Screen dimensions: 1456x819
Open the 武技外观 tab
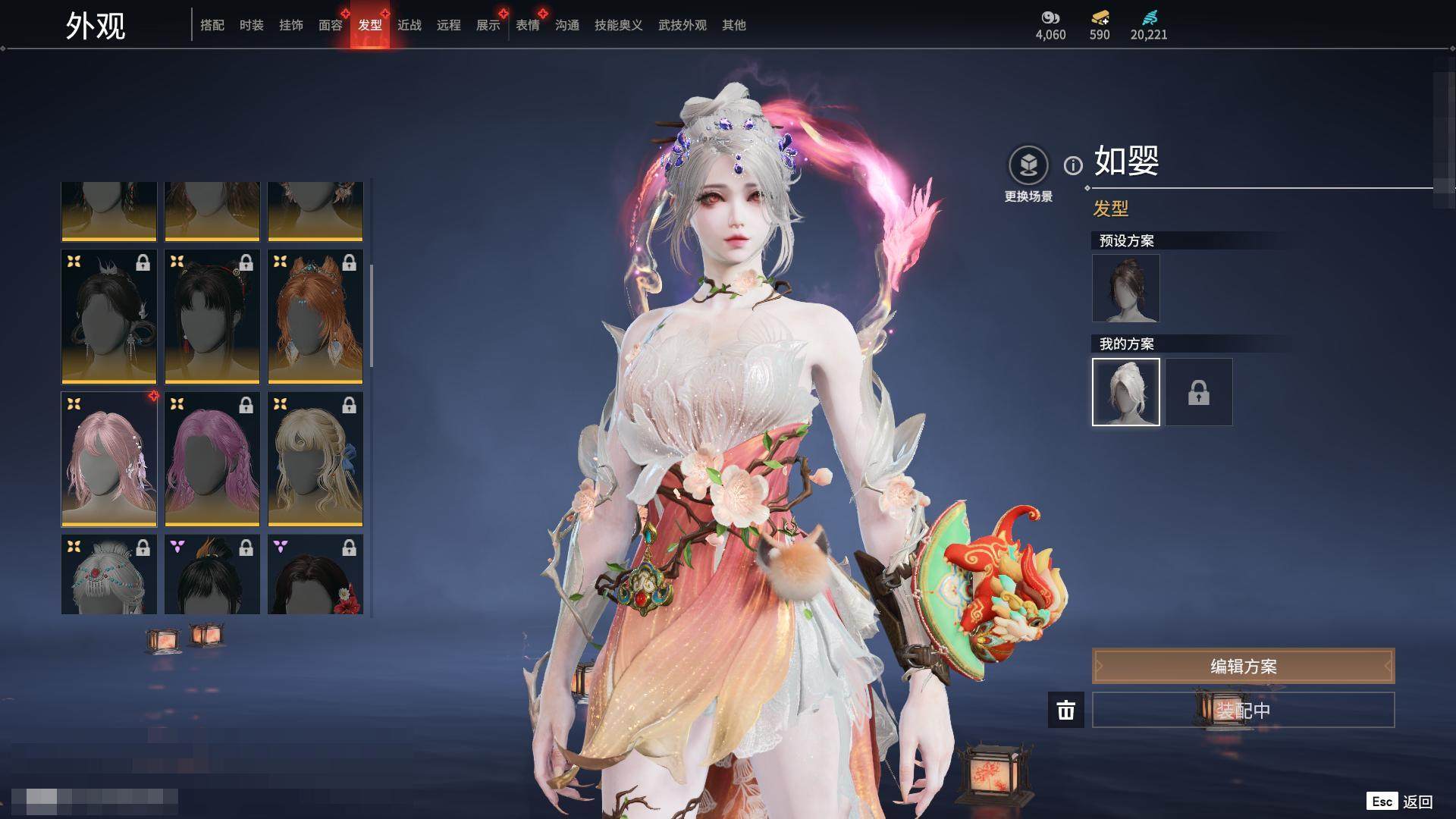682,25
